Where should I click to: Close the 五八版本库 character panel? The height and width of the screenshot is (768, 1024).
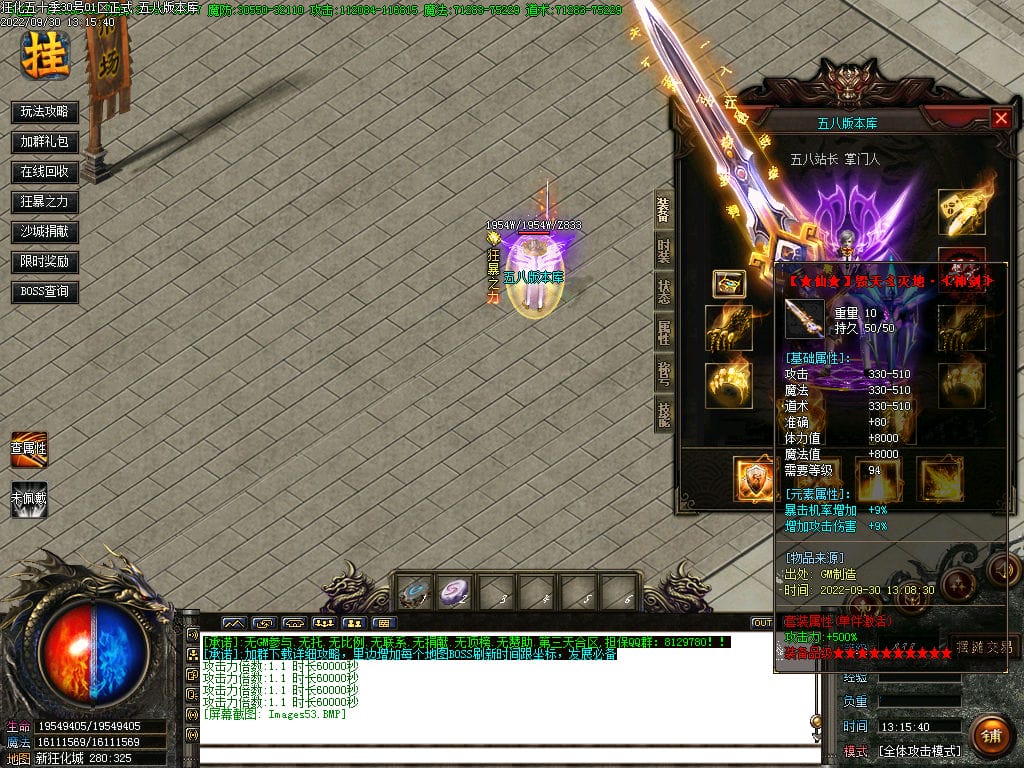[1001, 118]
